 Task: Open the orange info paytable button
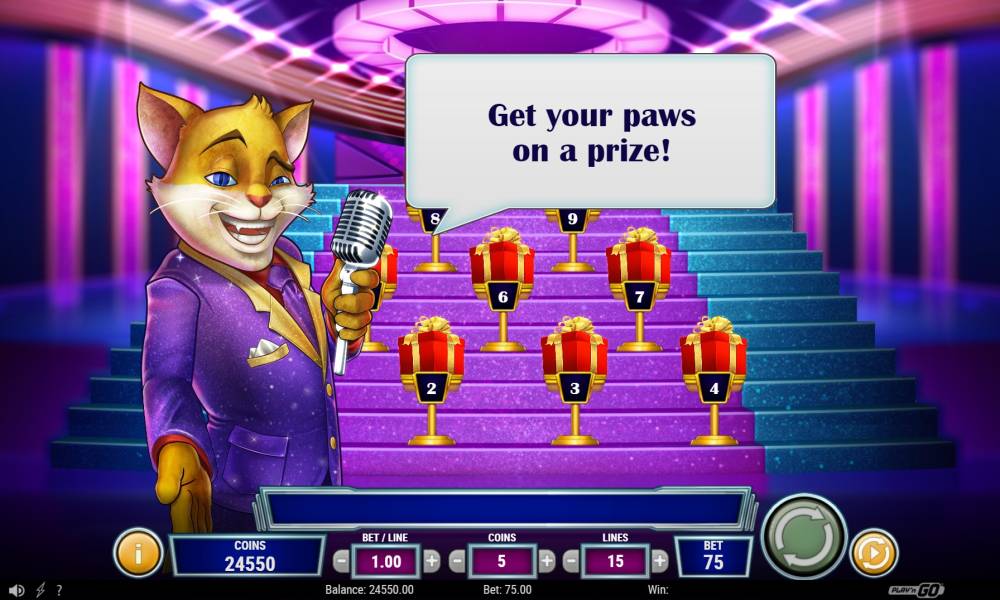tap(138, 553)
